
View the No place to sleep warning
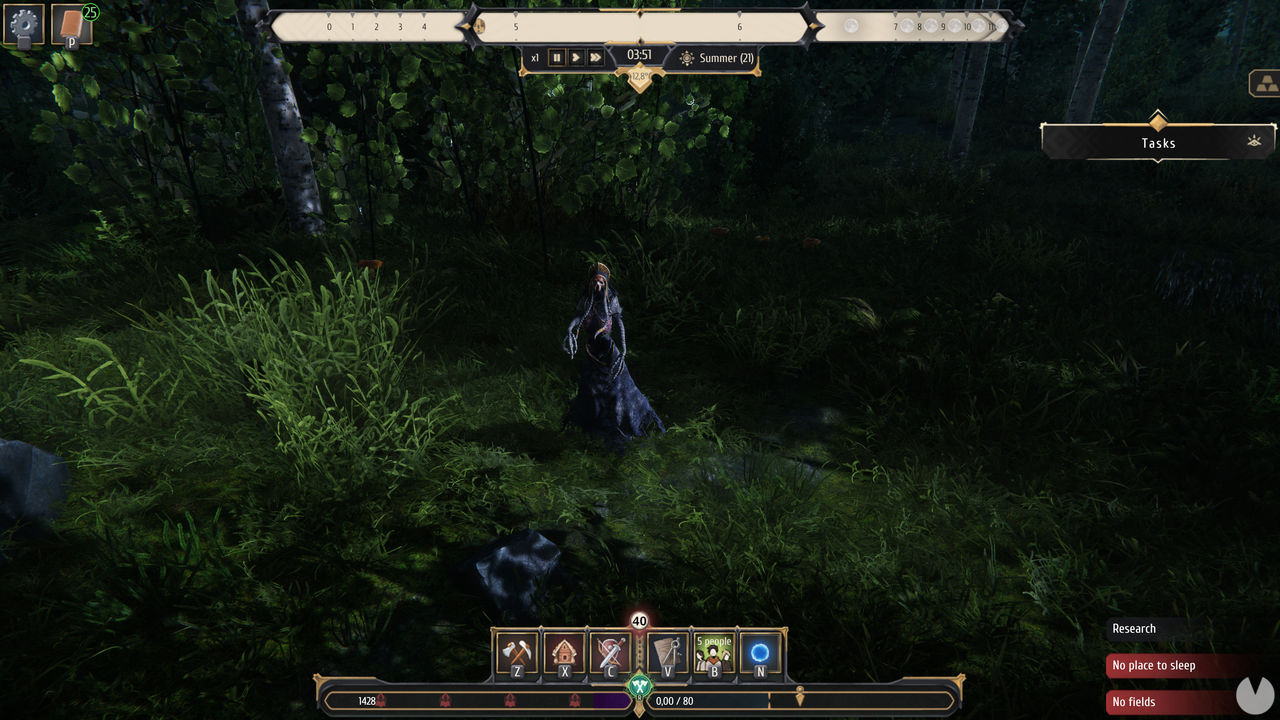tap(1154, 666)
